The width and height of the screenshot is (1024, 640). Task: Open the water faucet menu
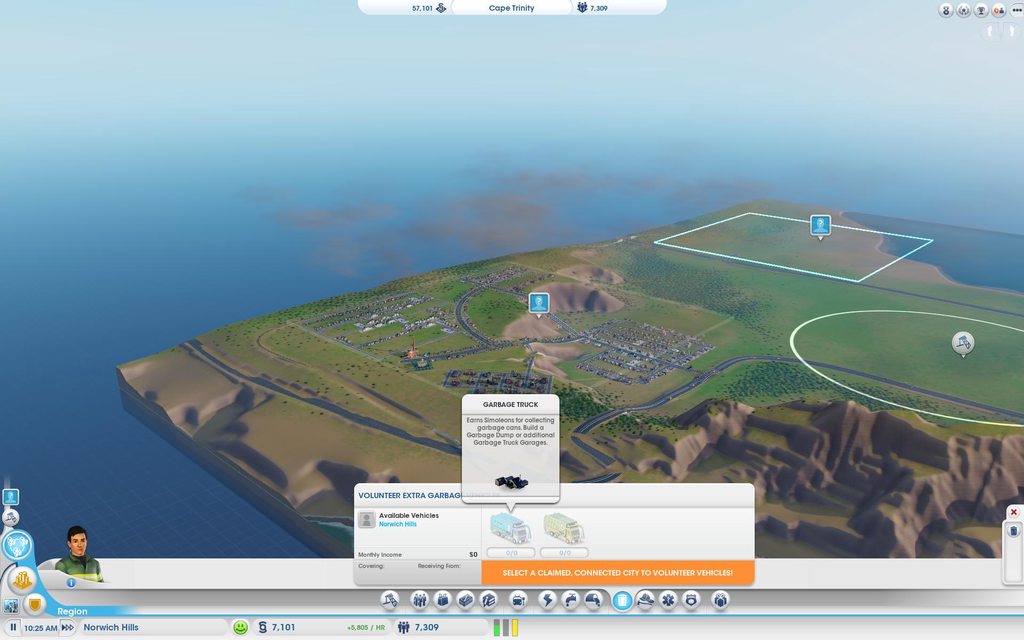click(570, 600)
